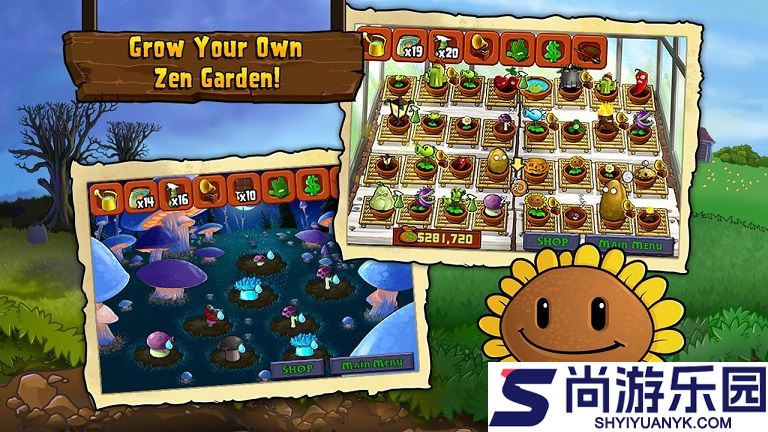Open the Shop from the greenhouse garden

(551, 242)
